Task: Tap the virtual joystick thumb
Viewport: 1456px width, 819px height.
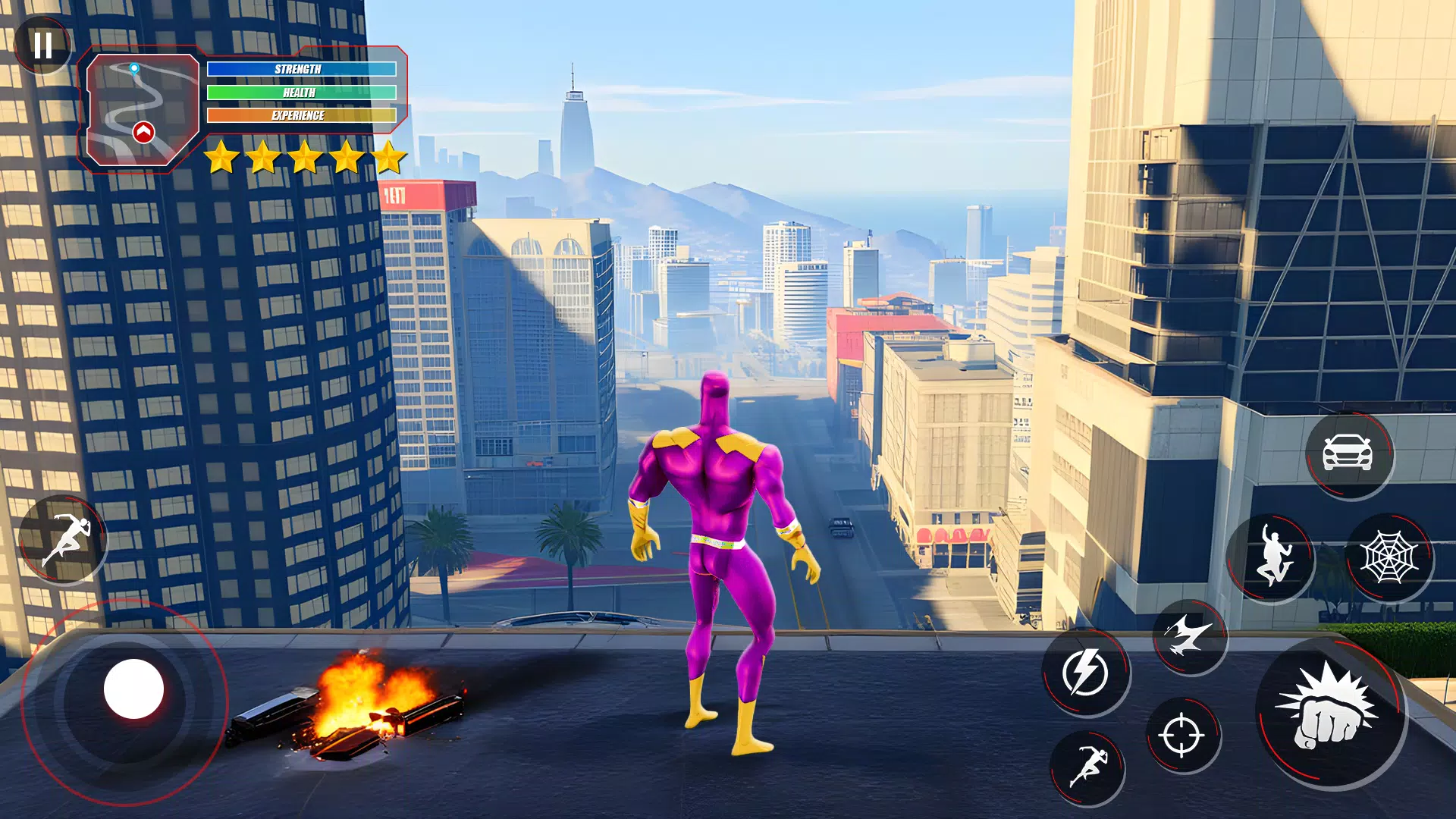Action: coord(133,689)
